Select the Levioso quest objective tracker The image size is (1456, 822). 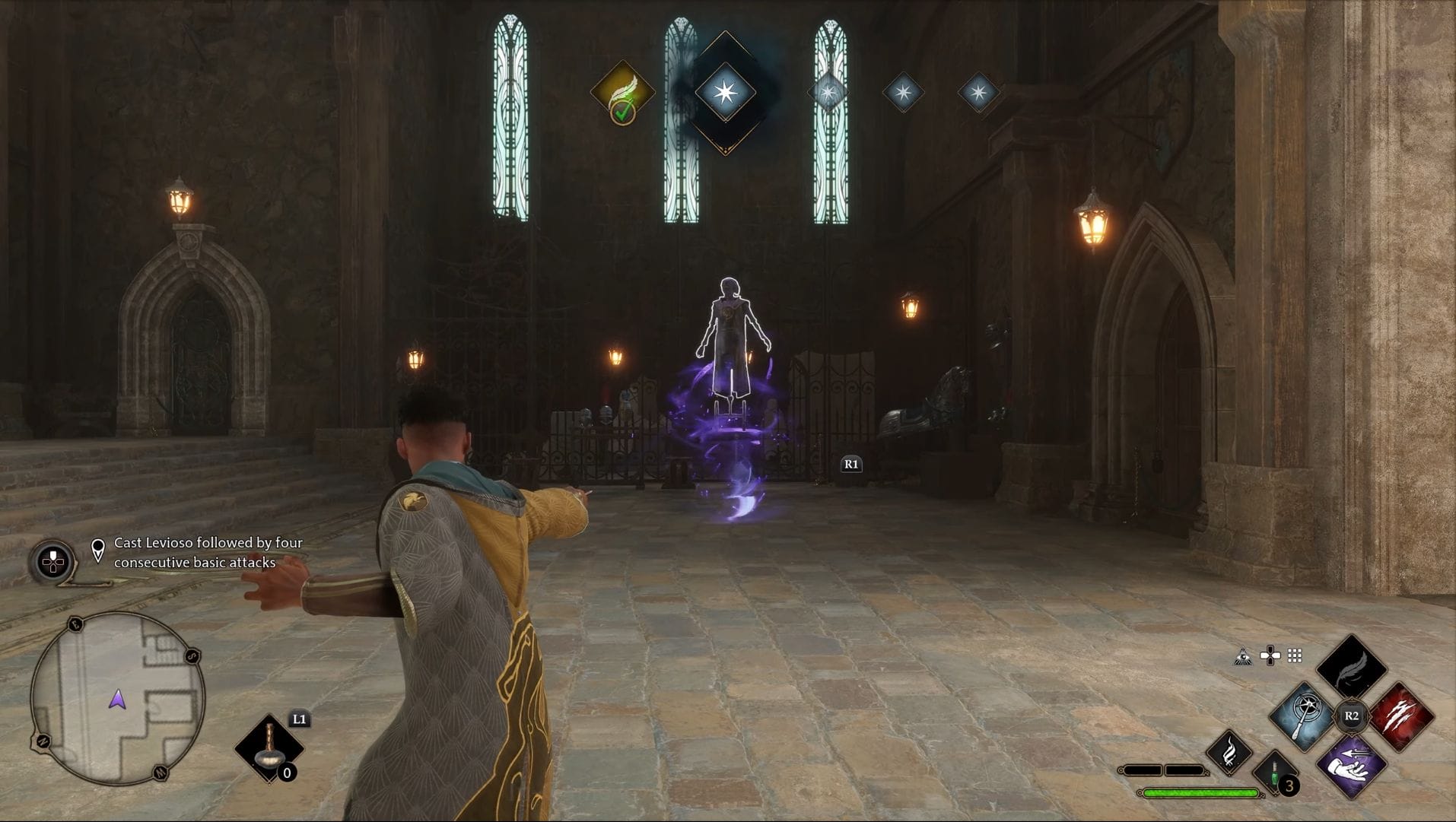tap(208, 553)
